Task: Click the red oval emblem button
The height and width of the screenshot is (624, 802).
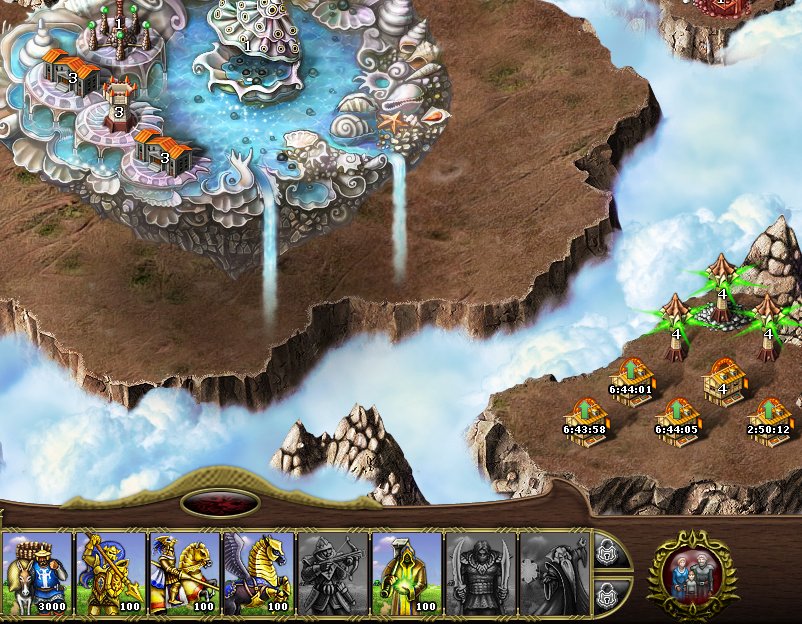Action: 220,504
